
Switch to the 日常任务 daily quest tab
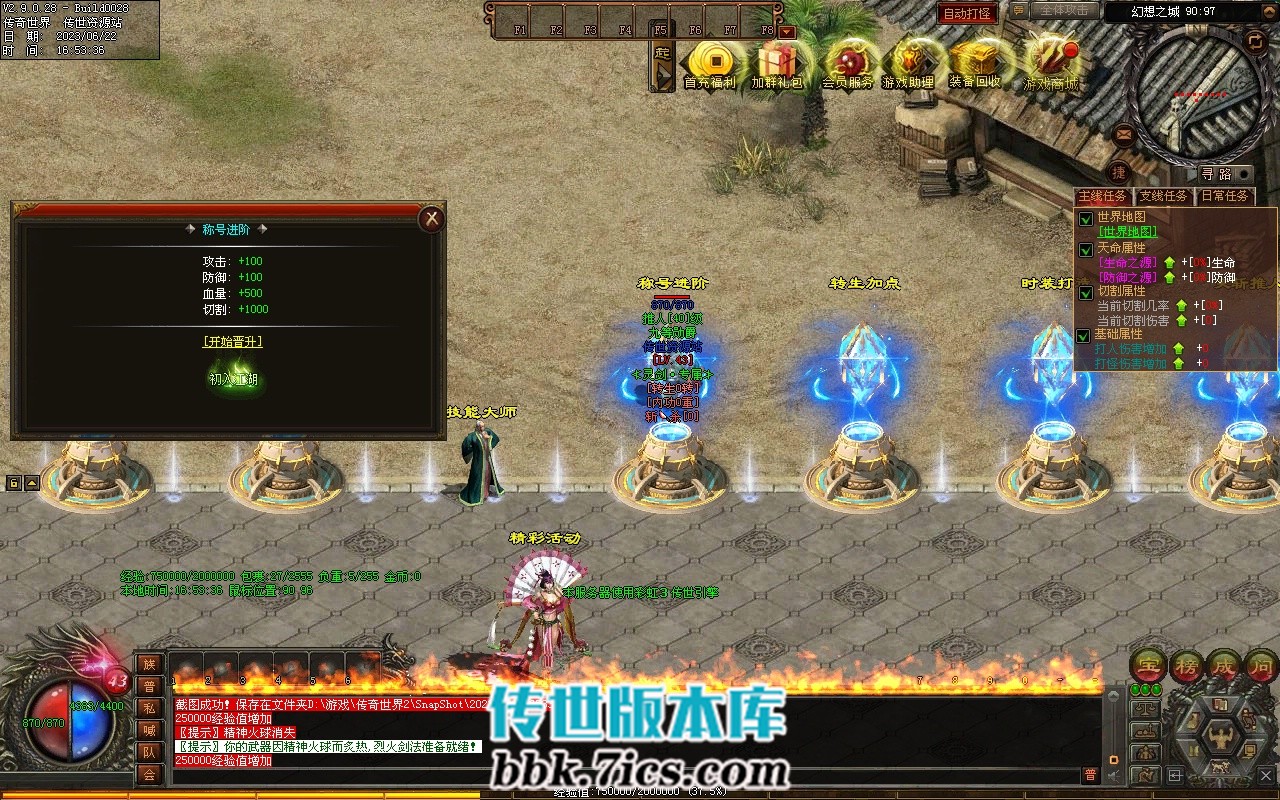click(1225, 196)
